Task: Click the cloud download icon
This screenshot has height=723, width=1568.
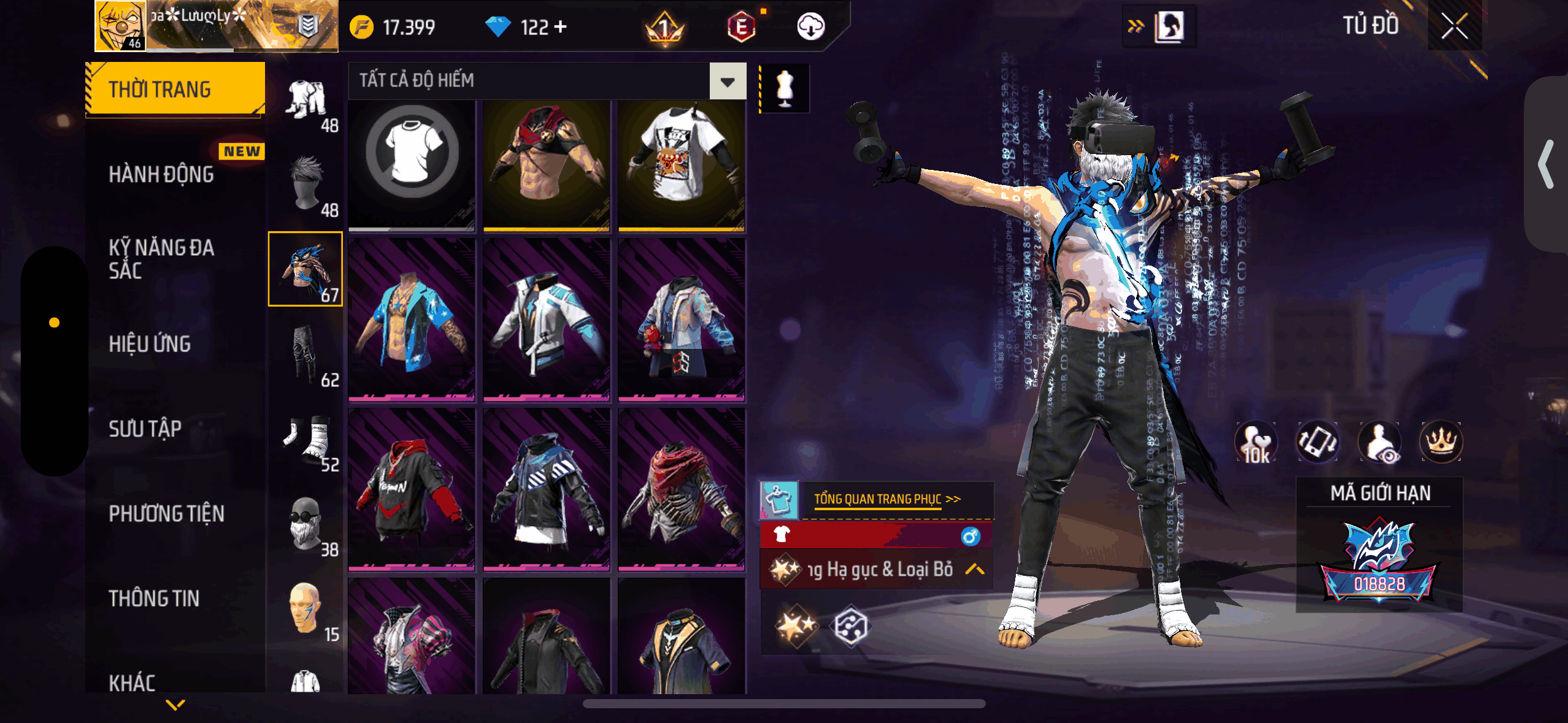Action: pos(810,27)
